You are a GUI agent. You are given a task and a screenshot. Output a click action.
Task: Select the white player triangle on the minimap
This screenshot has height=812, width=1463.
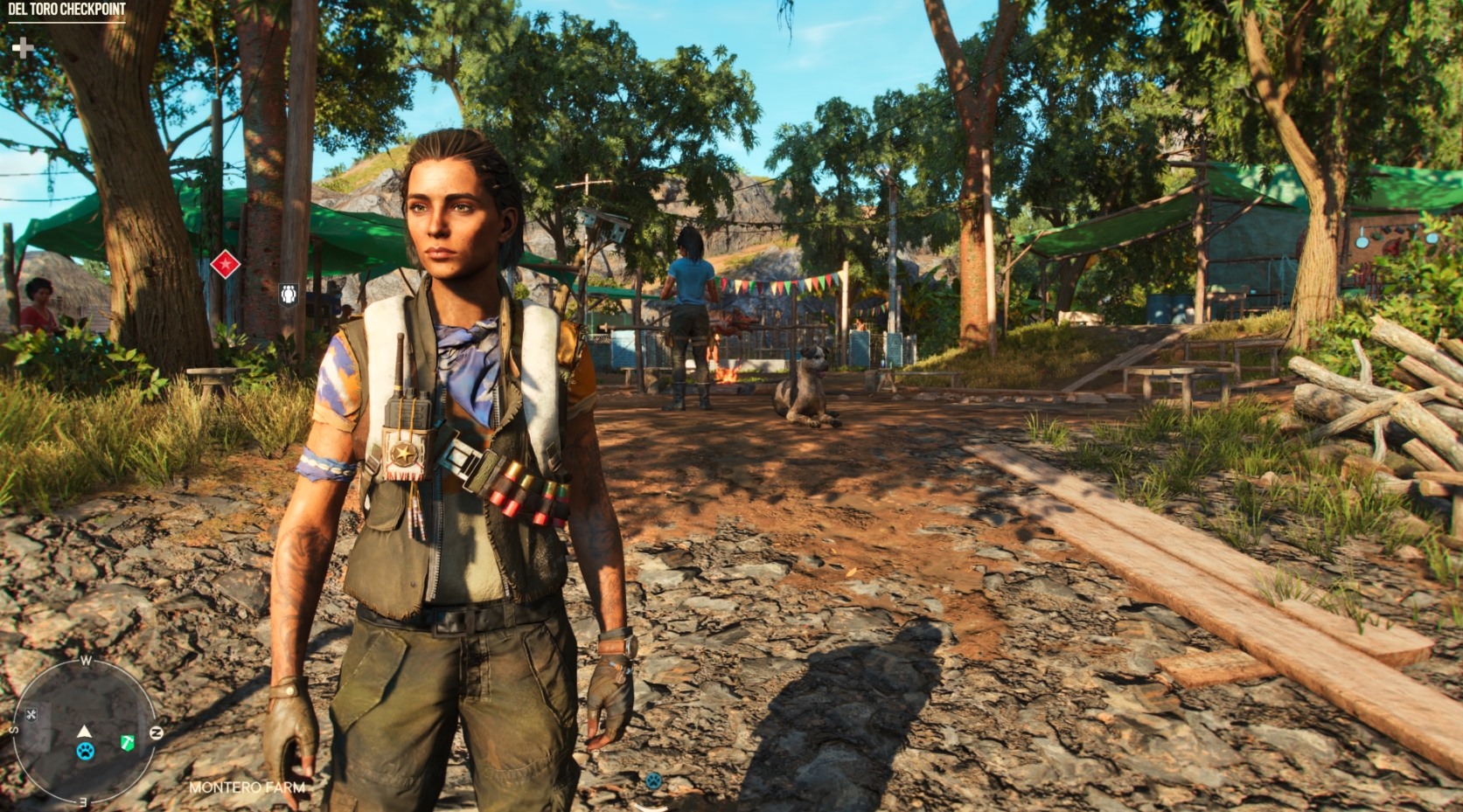84,732
